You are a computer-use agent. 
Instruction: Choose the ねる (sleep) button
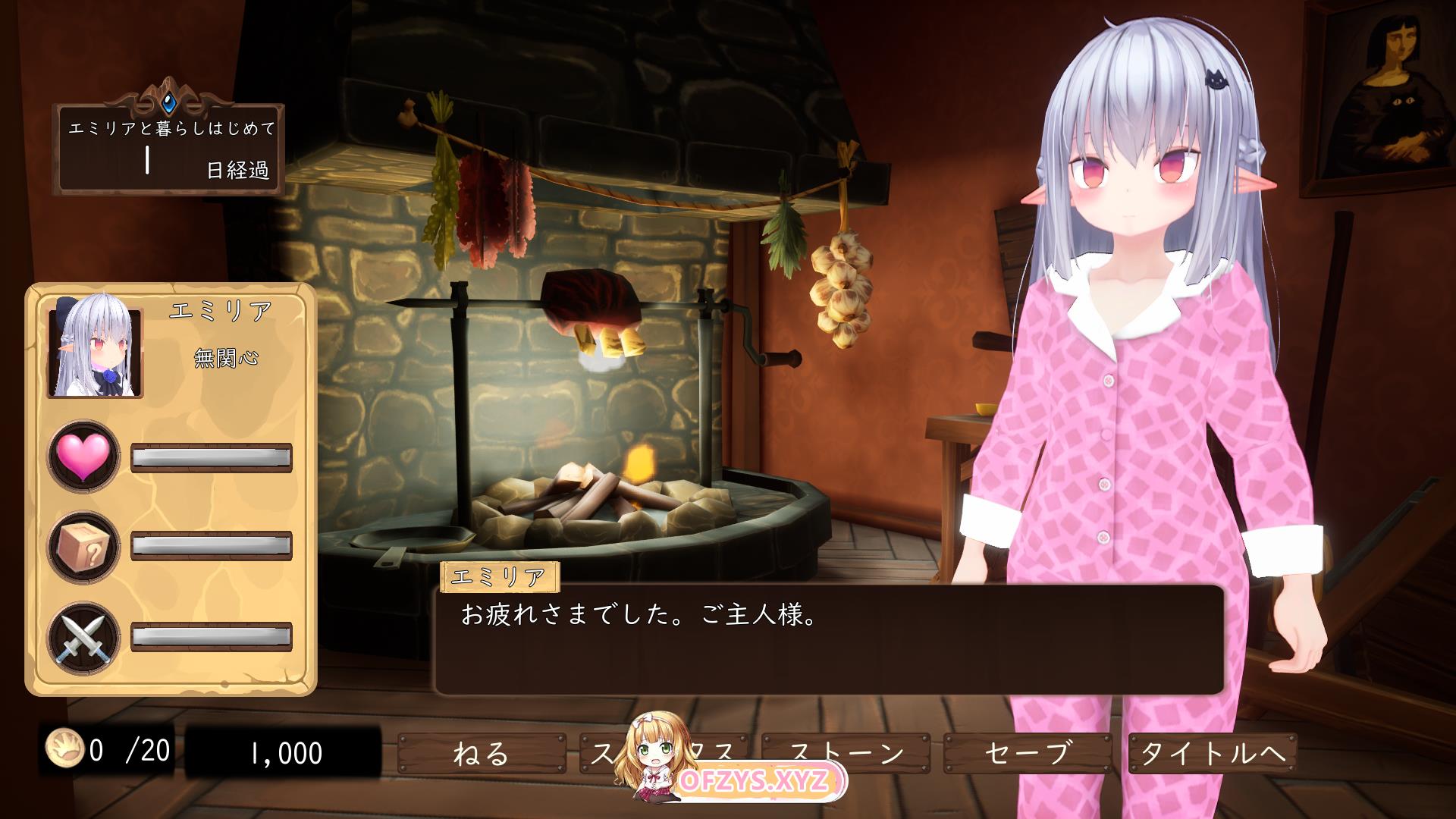pyautogui.click(x=481, y=753)
